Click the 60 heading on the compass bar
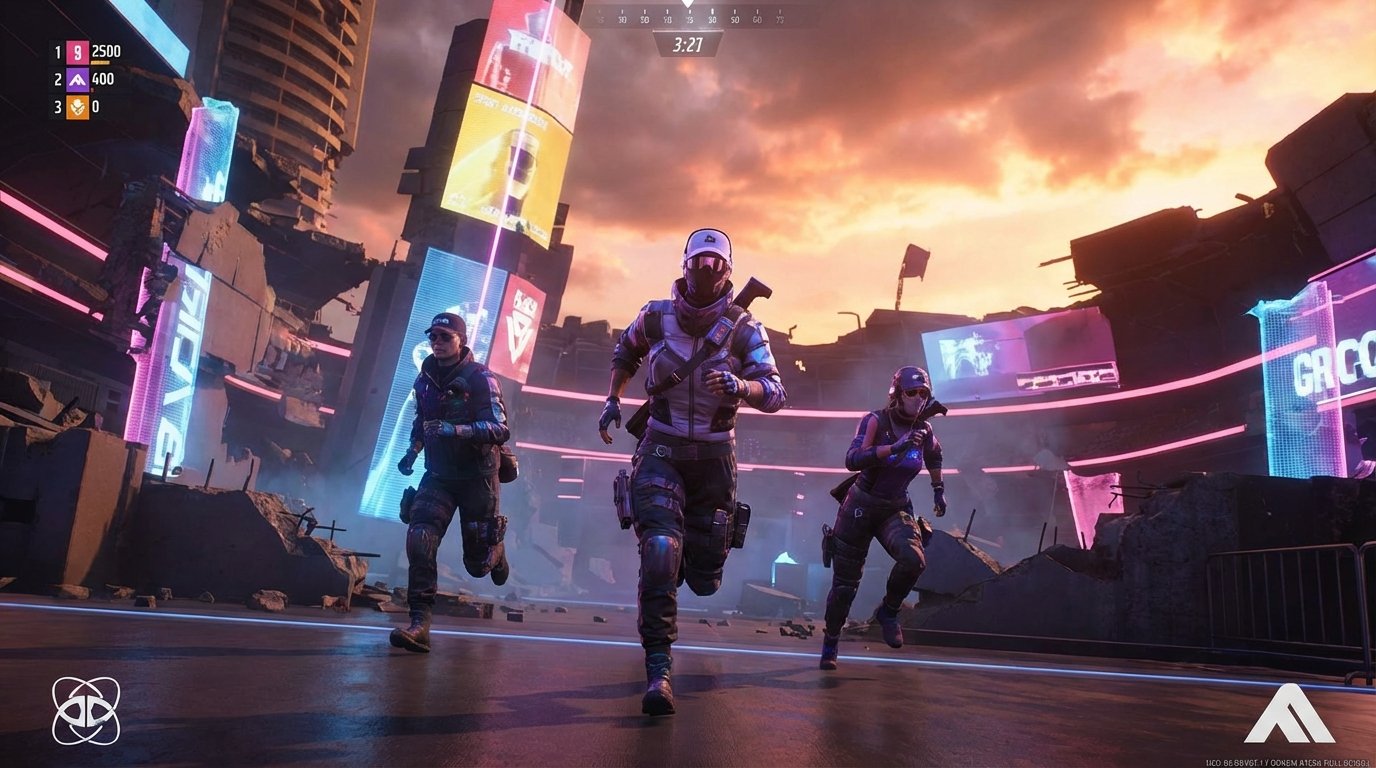The height and width of the screenshot is (768, 1376). [x=758, y=19]
